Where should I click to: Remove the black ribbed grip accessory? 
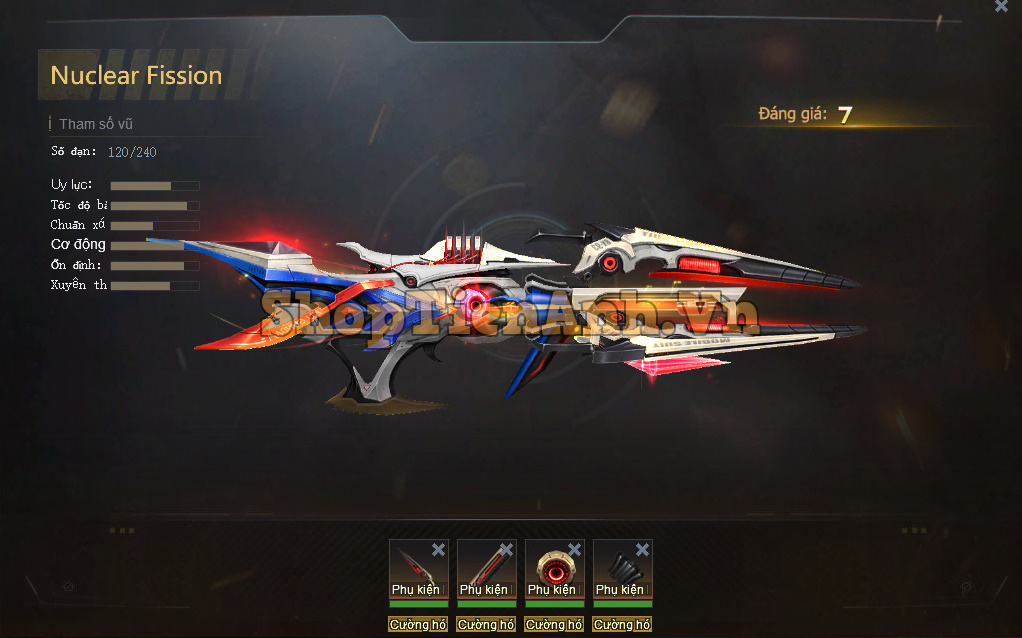(642, 549)
